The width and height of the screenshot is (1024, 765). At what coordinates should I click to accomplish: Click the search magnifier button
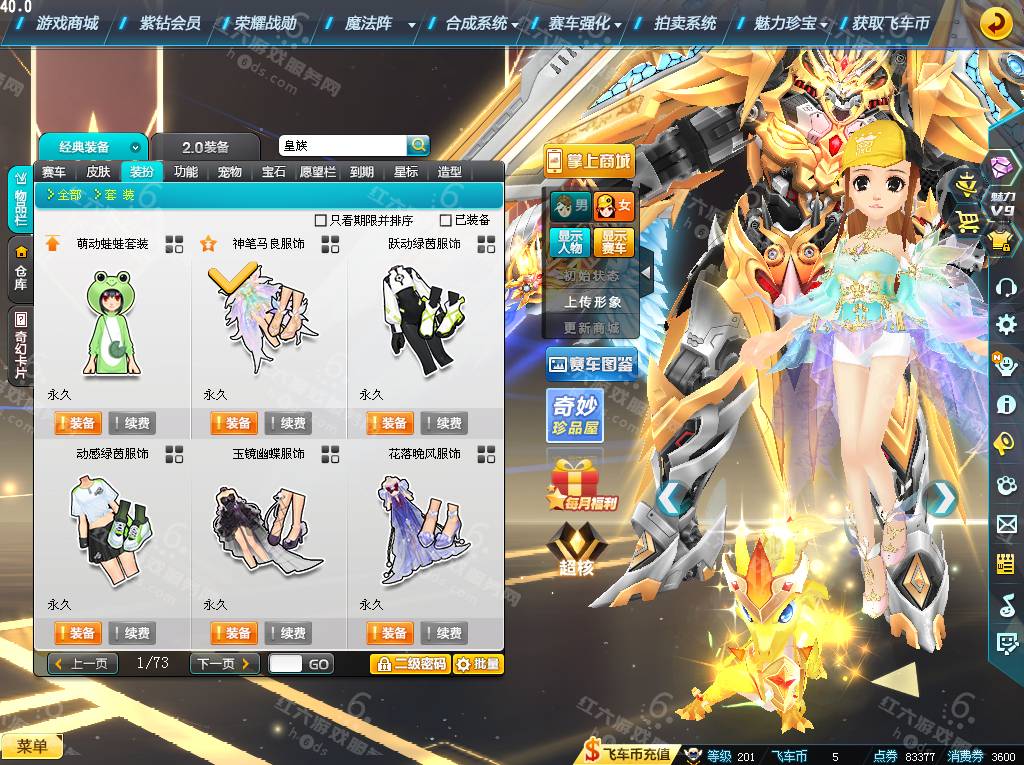point(418,145)
